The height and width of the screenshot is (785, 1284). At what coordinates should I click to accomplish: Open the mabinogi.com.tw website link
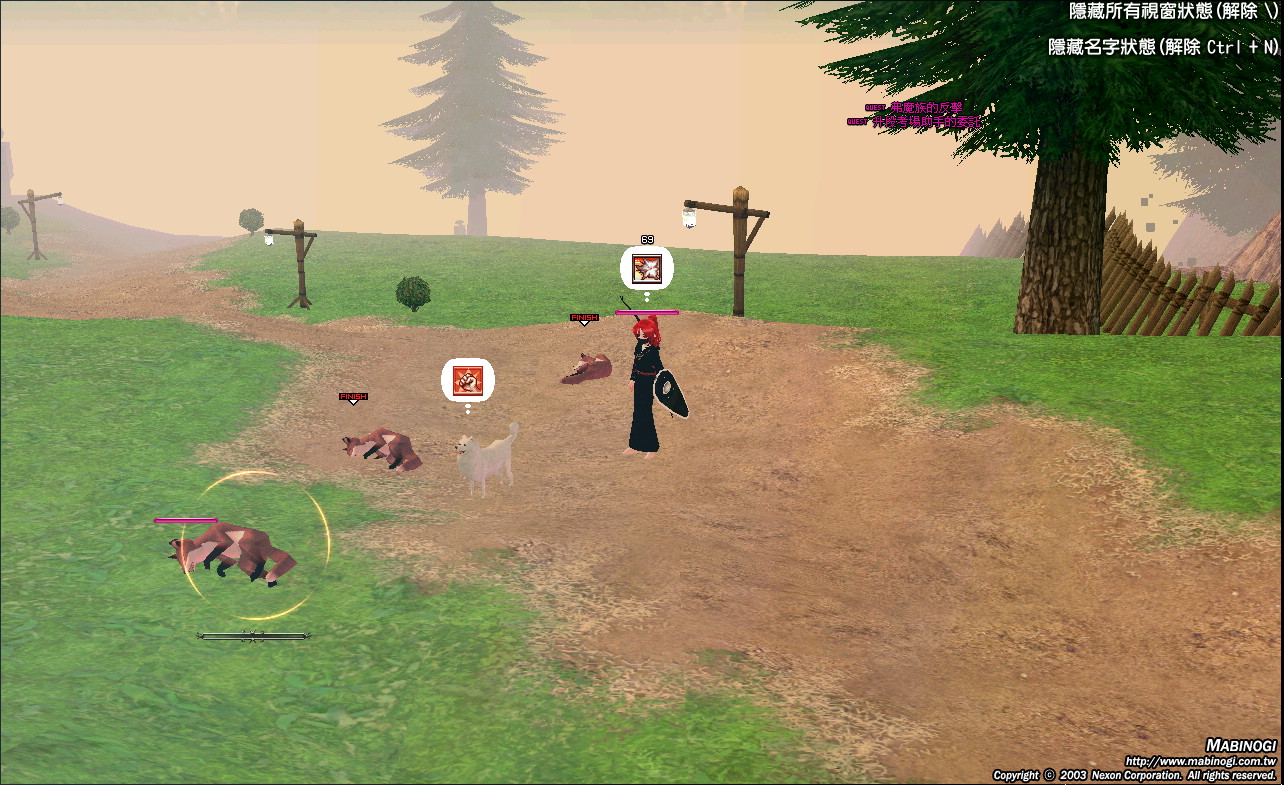click(1200, 761)
